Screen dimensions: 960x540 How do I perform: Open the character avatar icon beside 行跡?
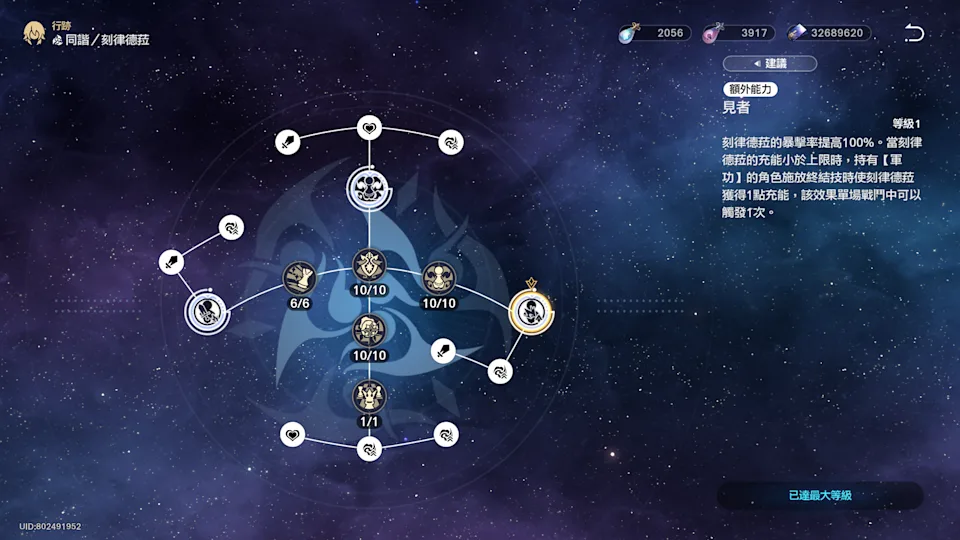click(x=35, y=33)
